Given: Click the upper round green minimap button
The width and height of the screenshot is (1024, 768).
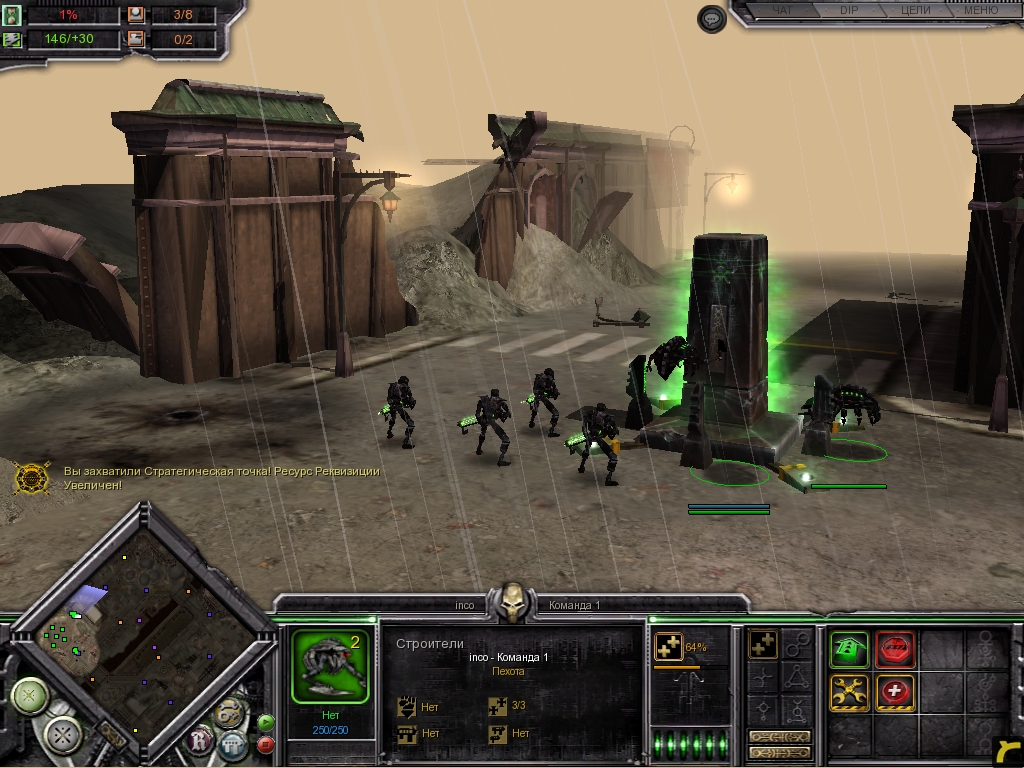Looking at the screenshot, I should (30, 695).
